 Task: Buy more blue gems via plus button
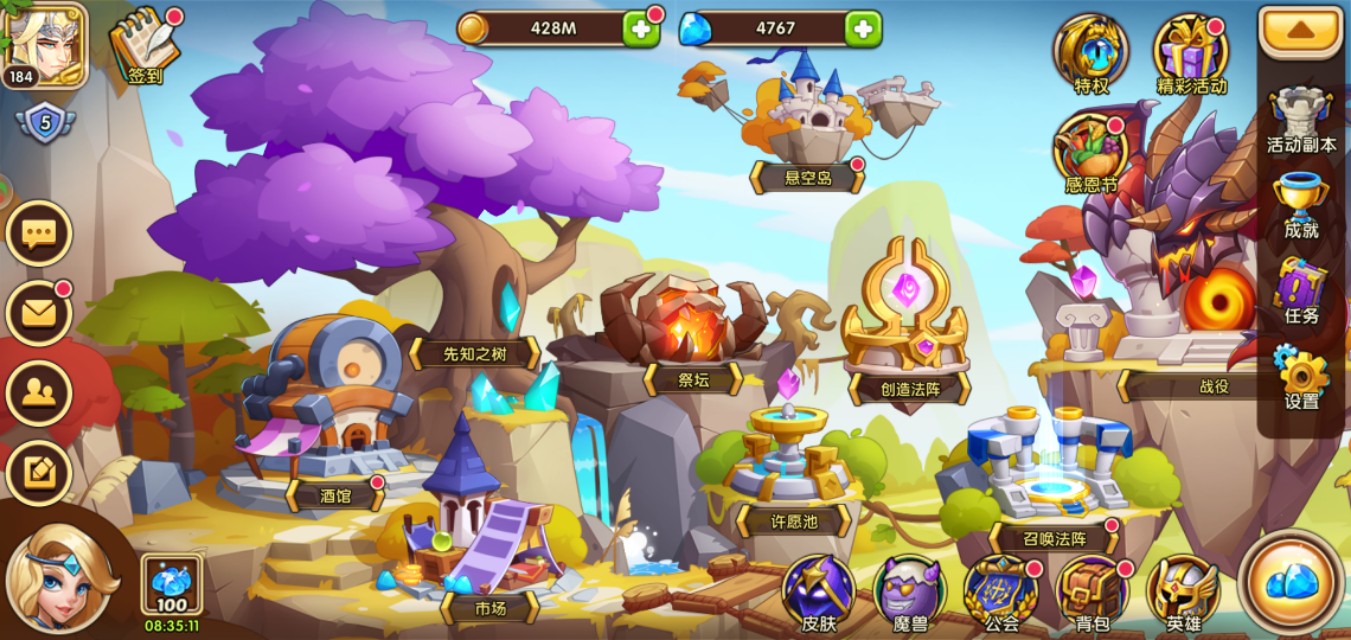863,29
